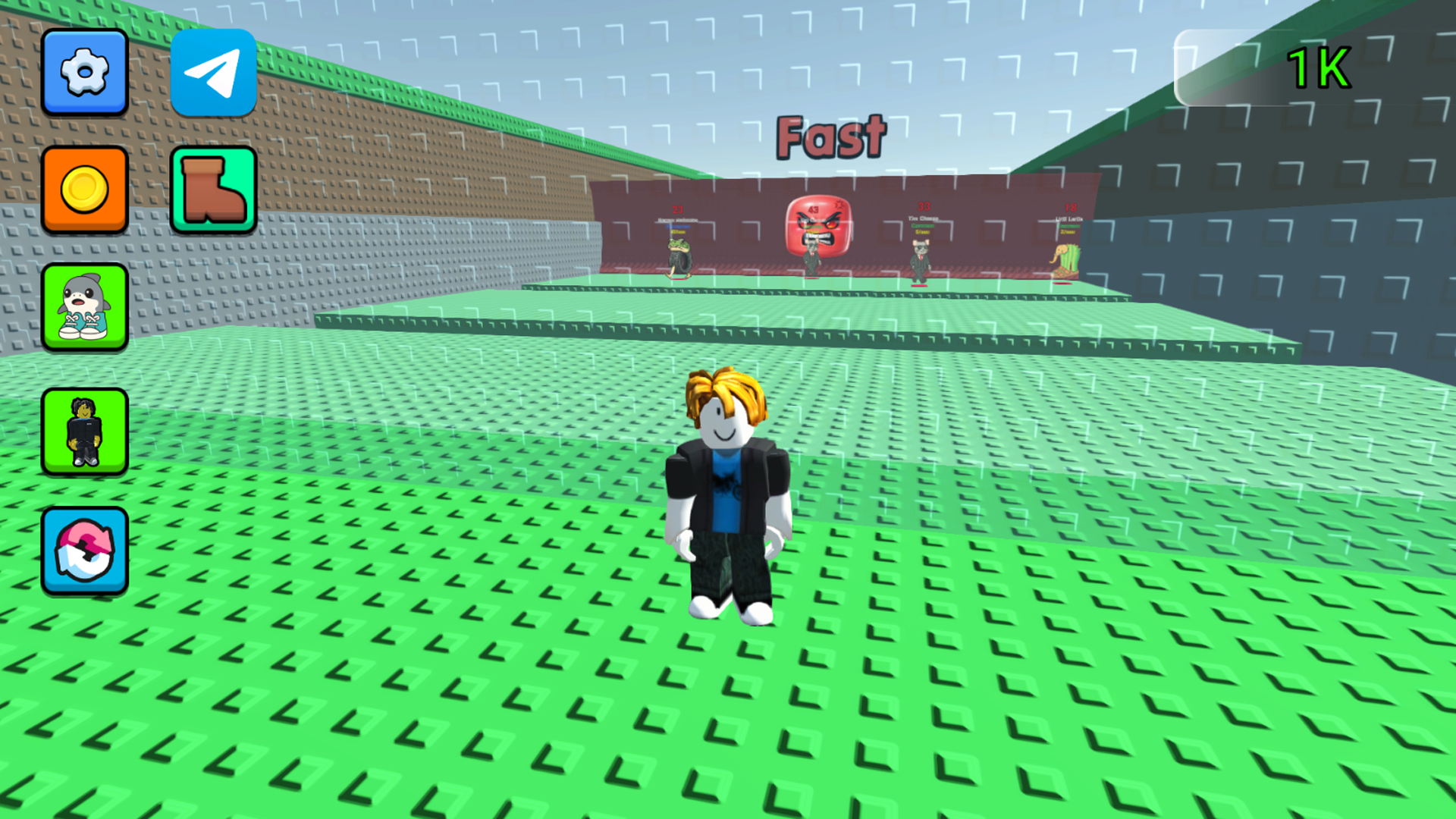
Task: Click the red Fast zone title
Action: (832, 137)
